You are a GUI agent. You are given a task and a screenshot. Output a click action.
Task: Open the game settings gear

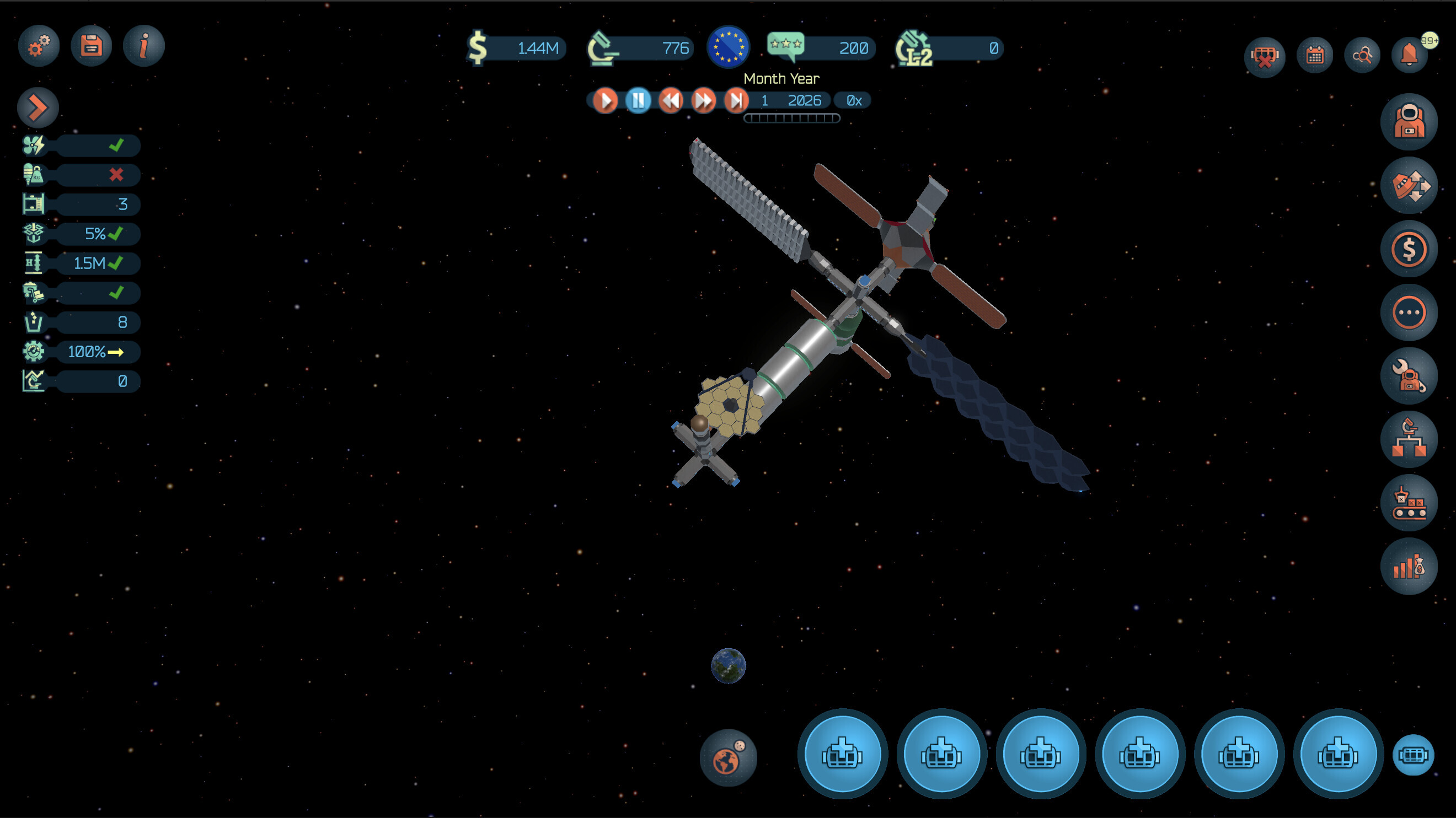pos(38,46)
